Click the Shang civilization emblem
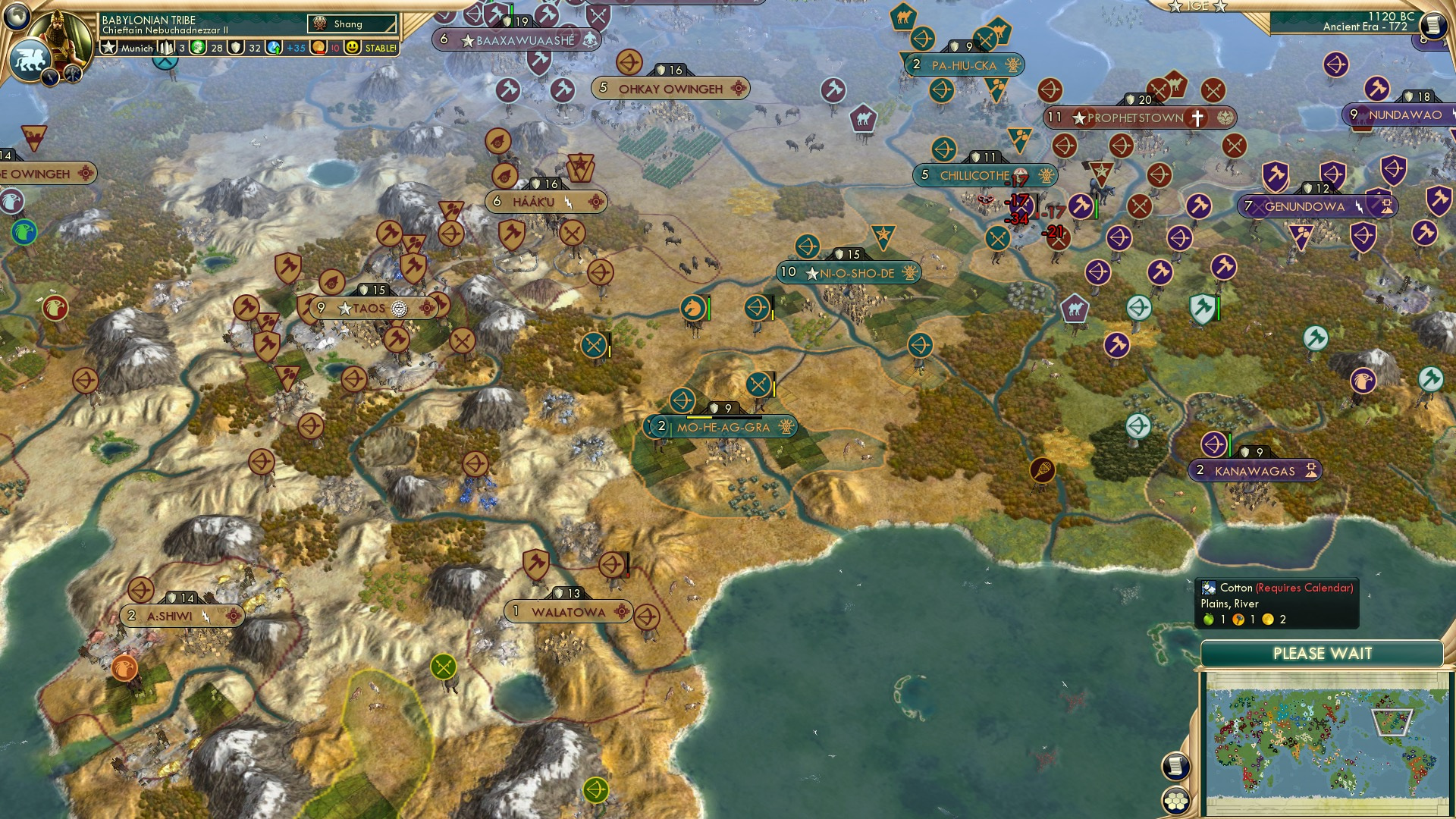 [x=319, y=24]
